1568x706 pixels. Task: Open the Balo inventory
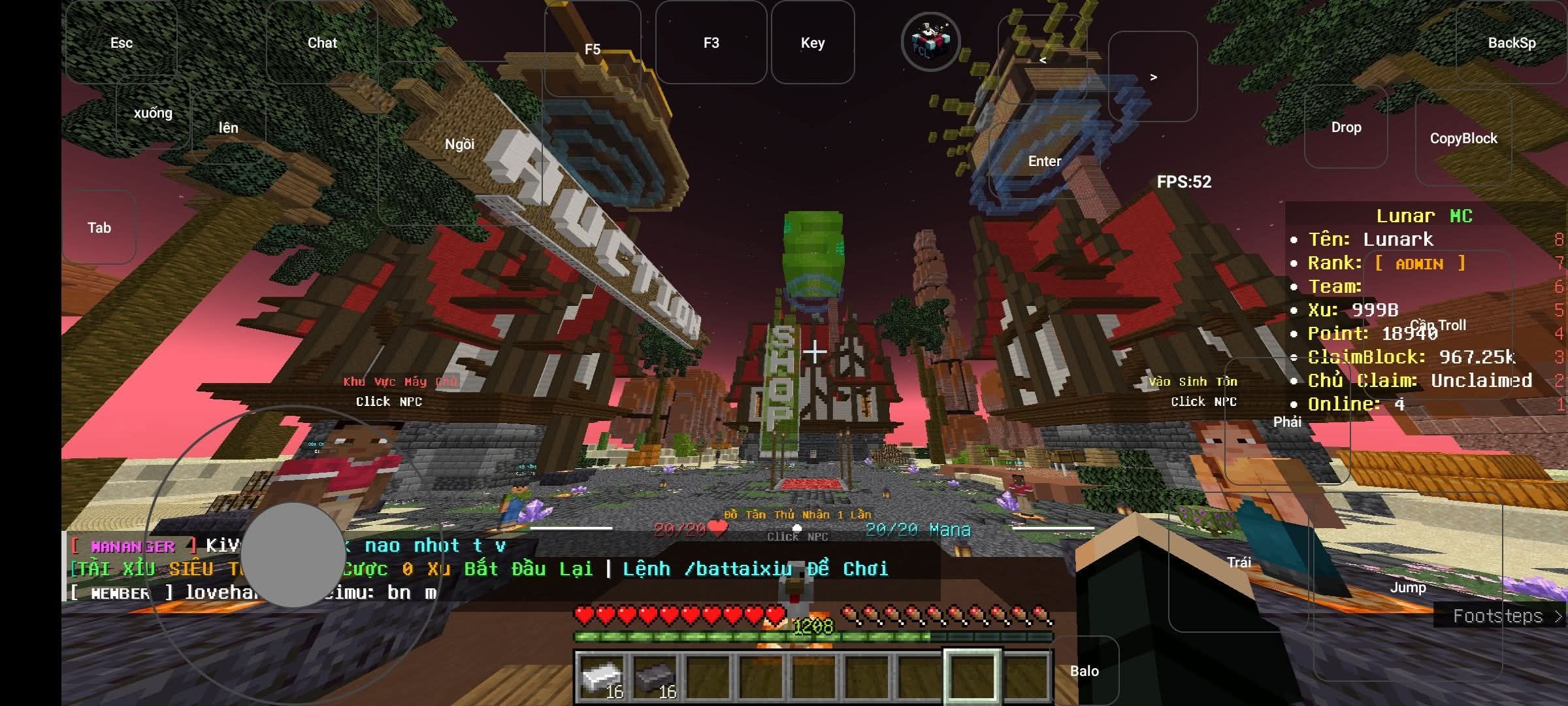[1085, 671]
